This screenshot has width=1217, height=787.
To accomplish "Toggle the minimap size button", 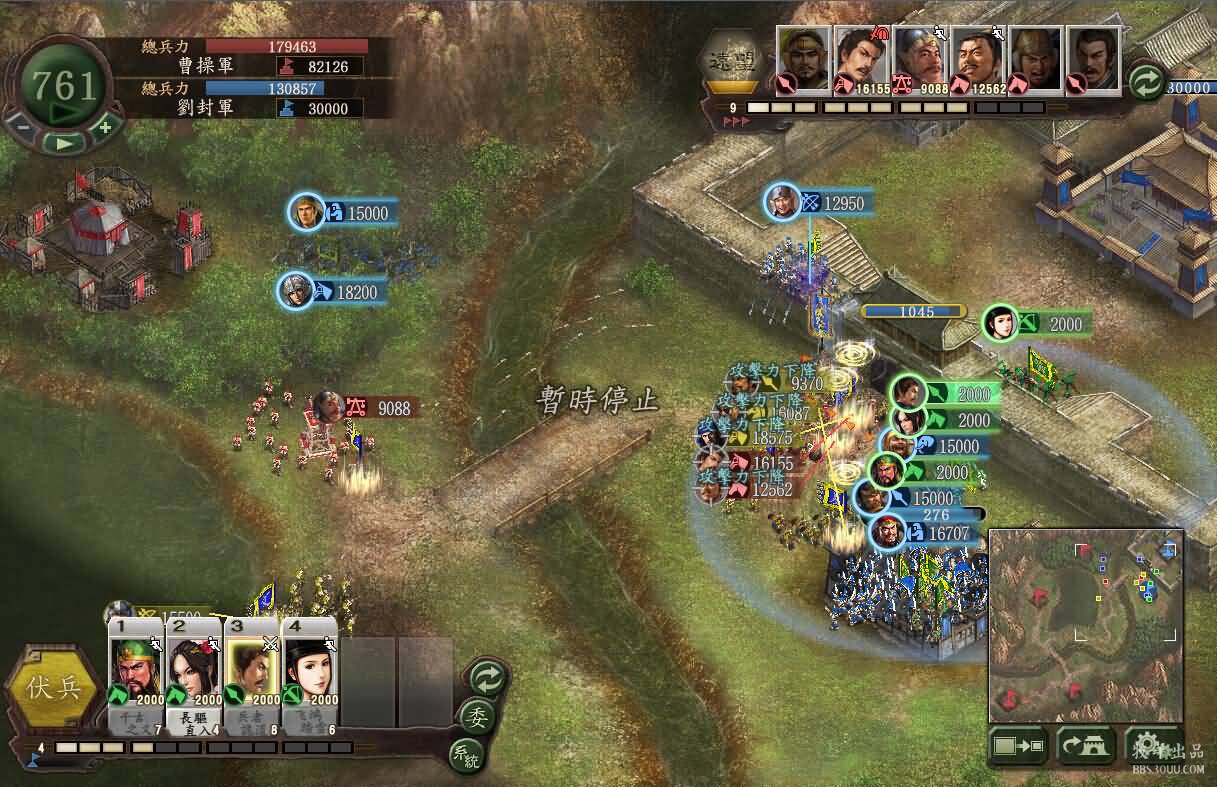I will (1018, 745).
